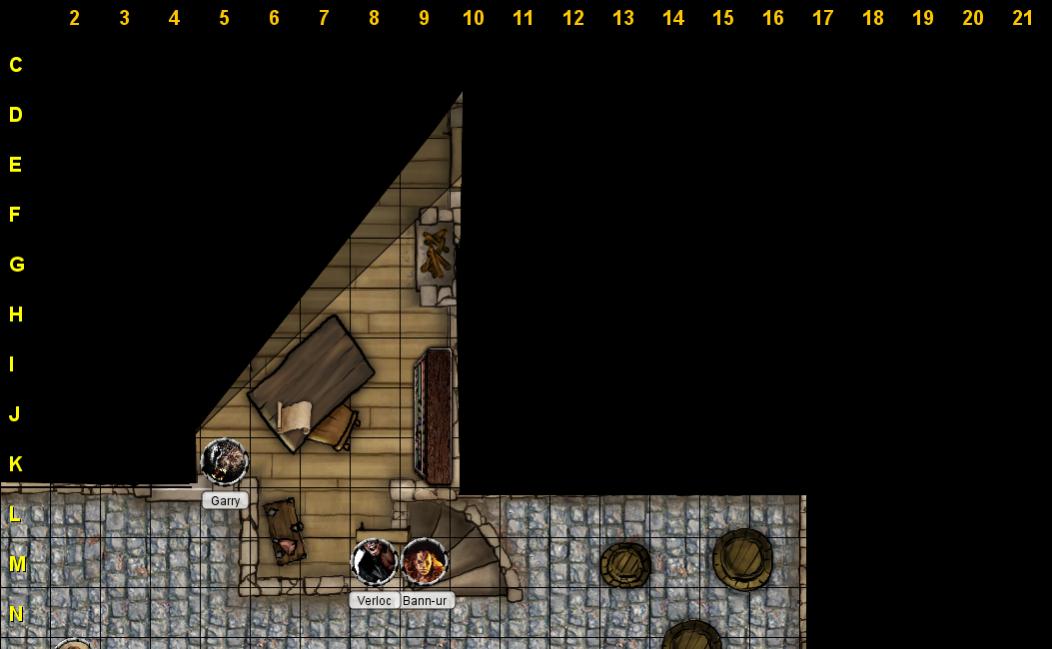Screen dimensions: 1052x649
Task: Select the Garry token
Action: (224, 462)
